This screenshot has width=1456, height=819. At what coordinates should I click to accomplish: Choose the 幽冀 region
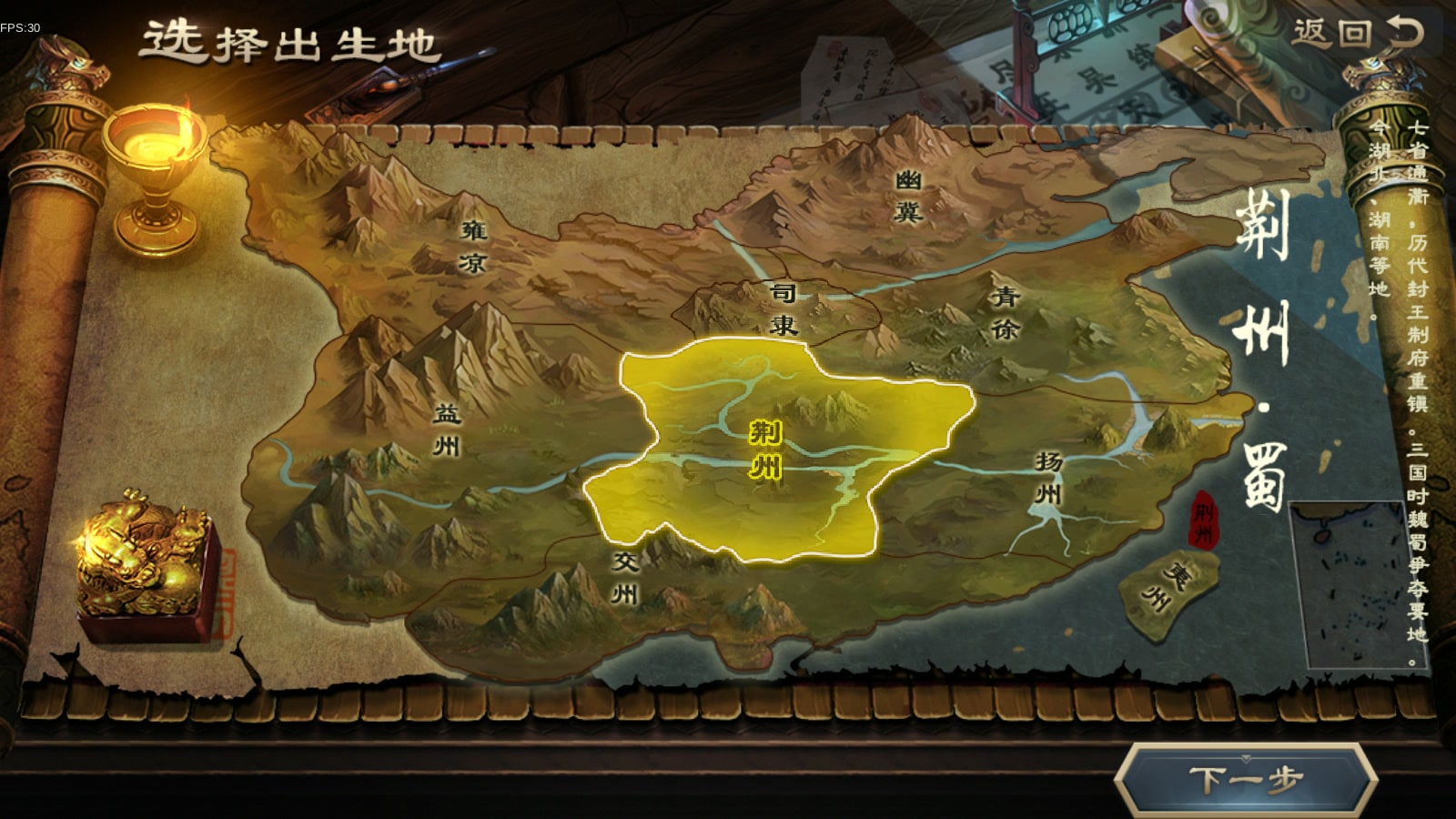908,197
